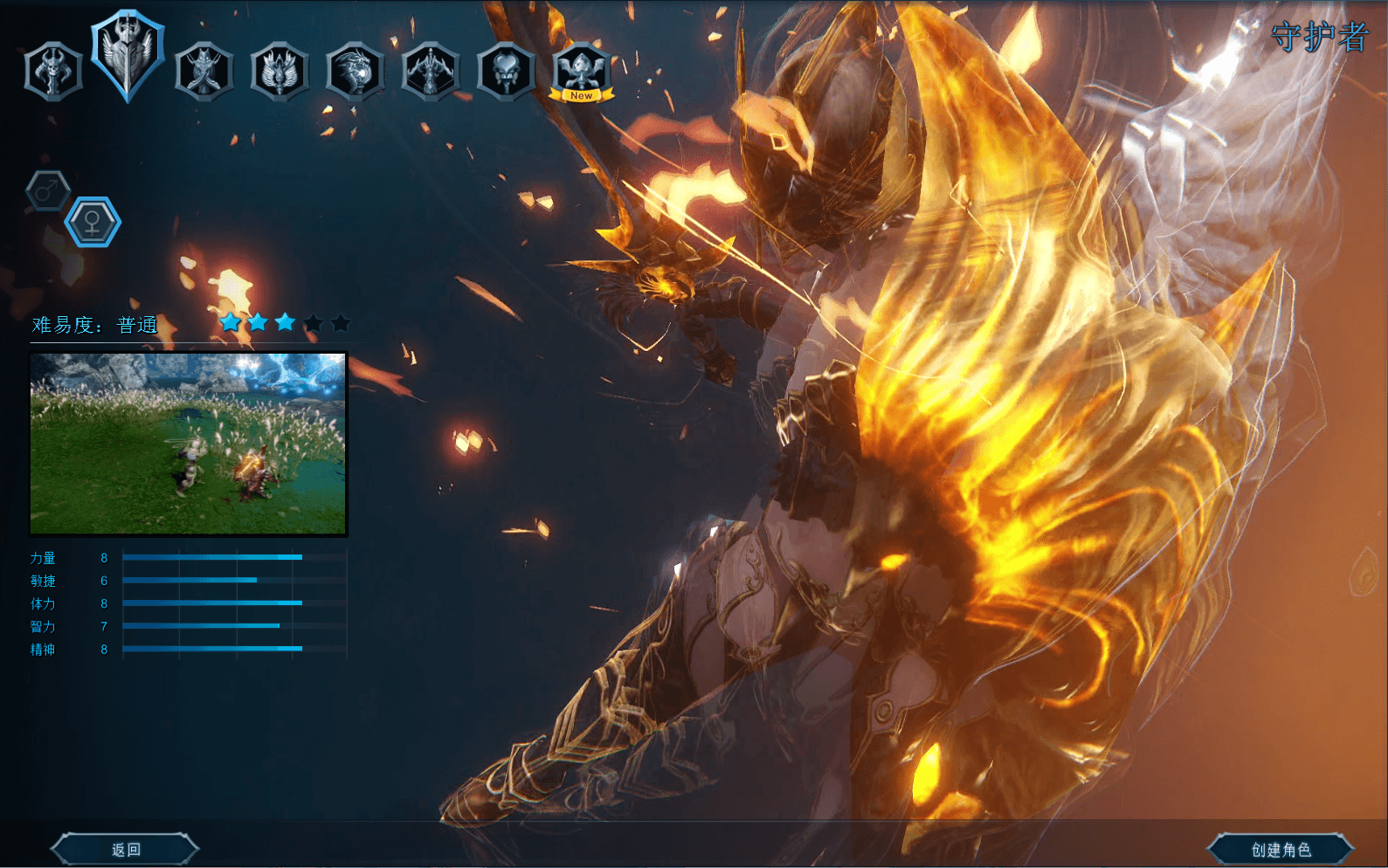Select the skull-emblem class icon

coord(54,72)
